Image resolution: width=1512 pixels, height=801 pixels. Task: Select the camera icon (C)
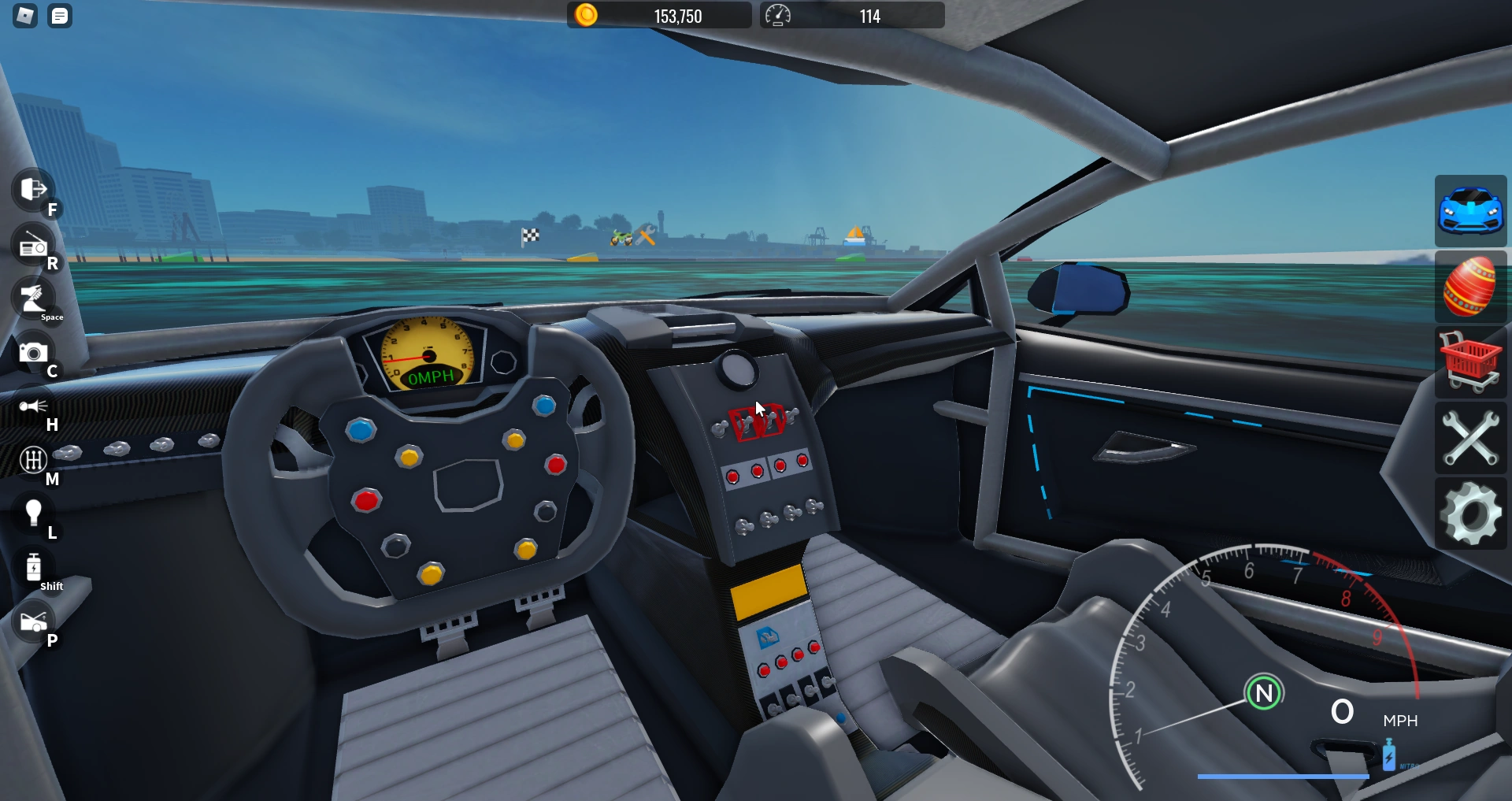pyautogui.click(x=31, y=354)
